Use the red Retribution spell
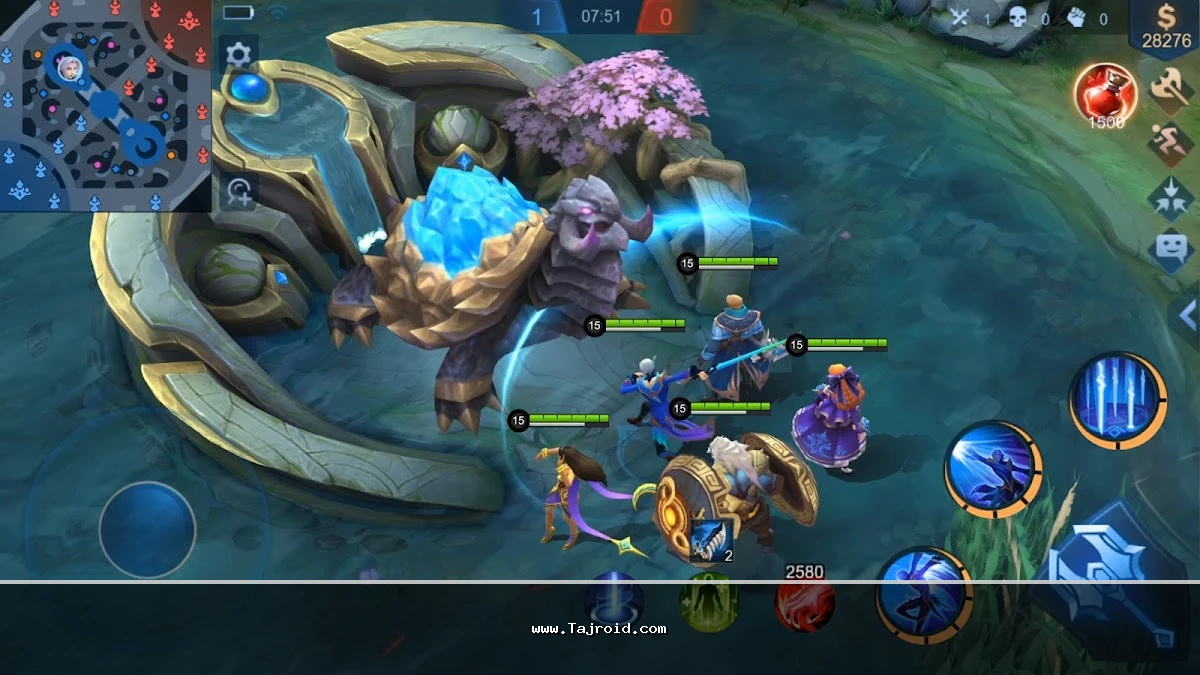The height and width of the screenshot is (675, 1200). 805,602
